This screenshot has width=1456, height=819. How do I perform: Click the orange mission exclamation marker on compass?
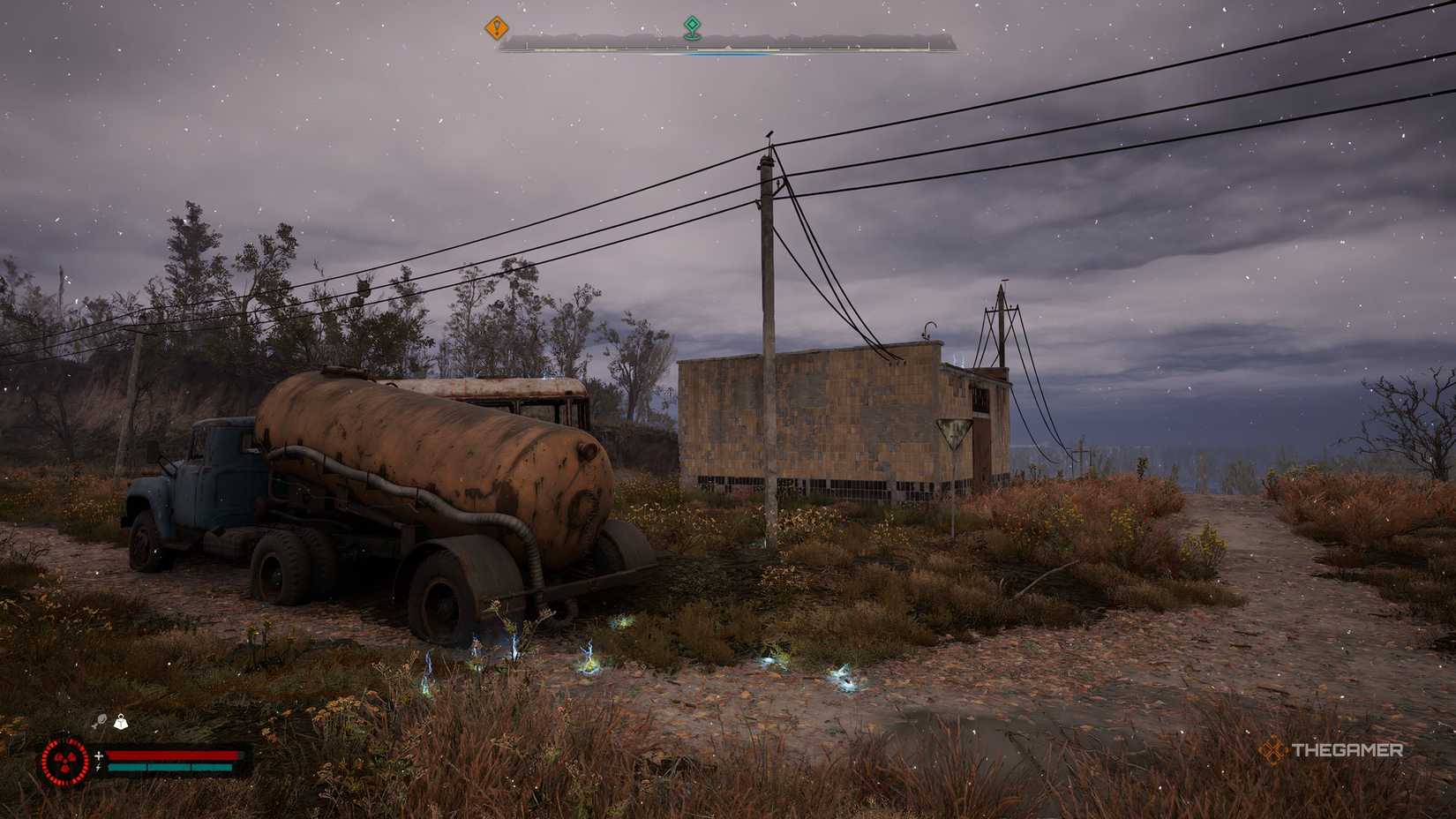(496, 26)
